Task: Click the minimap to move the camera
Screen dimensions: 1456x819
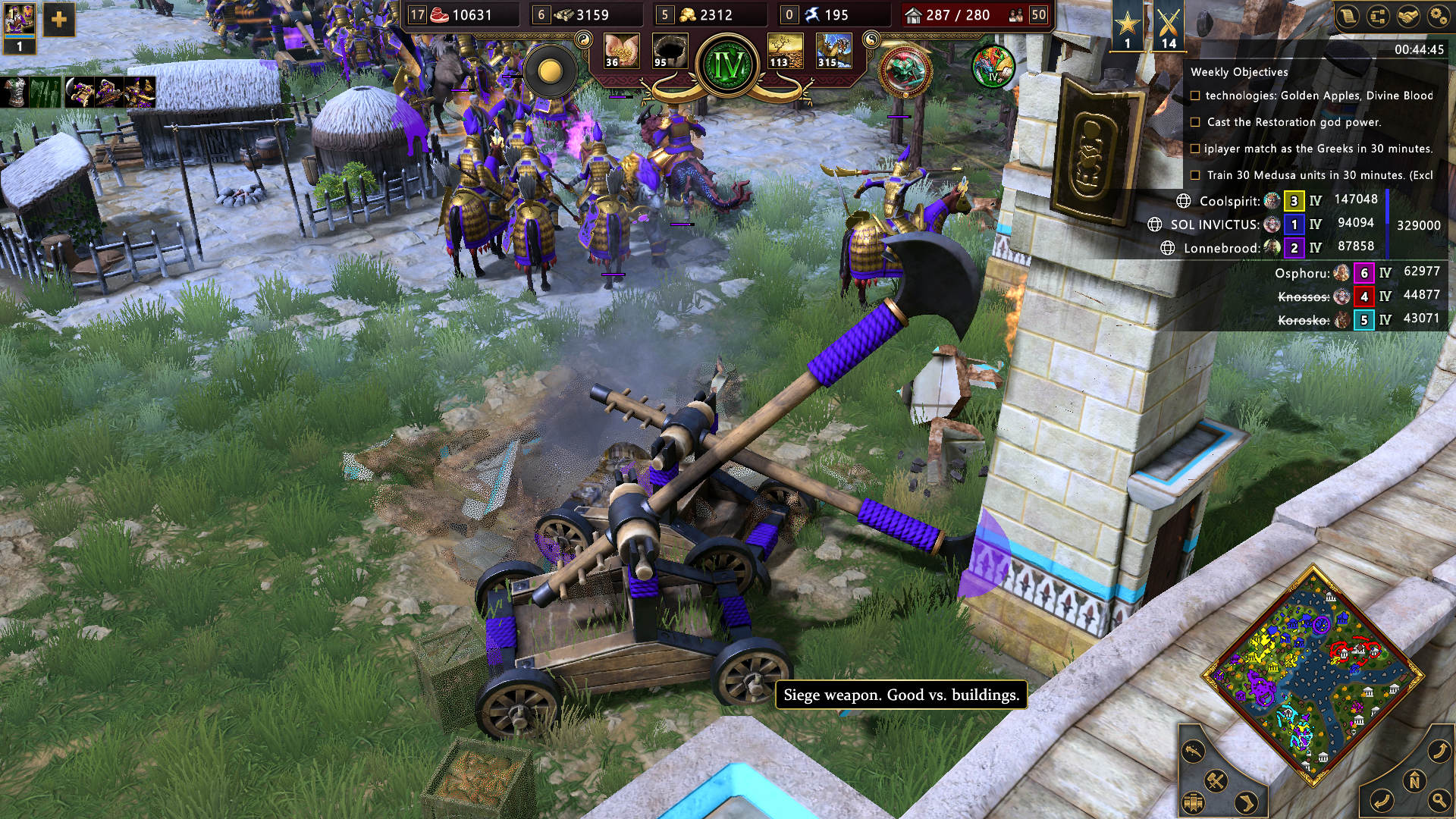Action: pyautogui.click(x=1312, y=675)
